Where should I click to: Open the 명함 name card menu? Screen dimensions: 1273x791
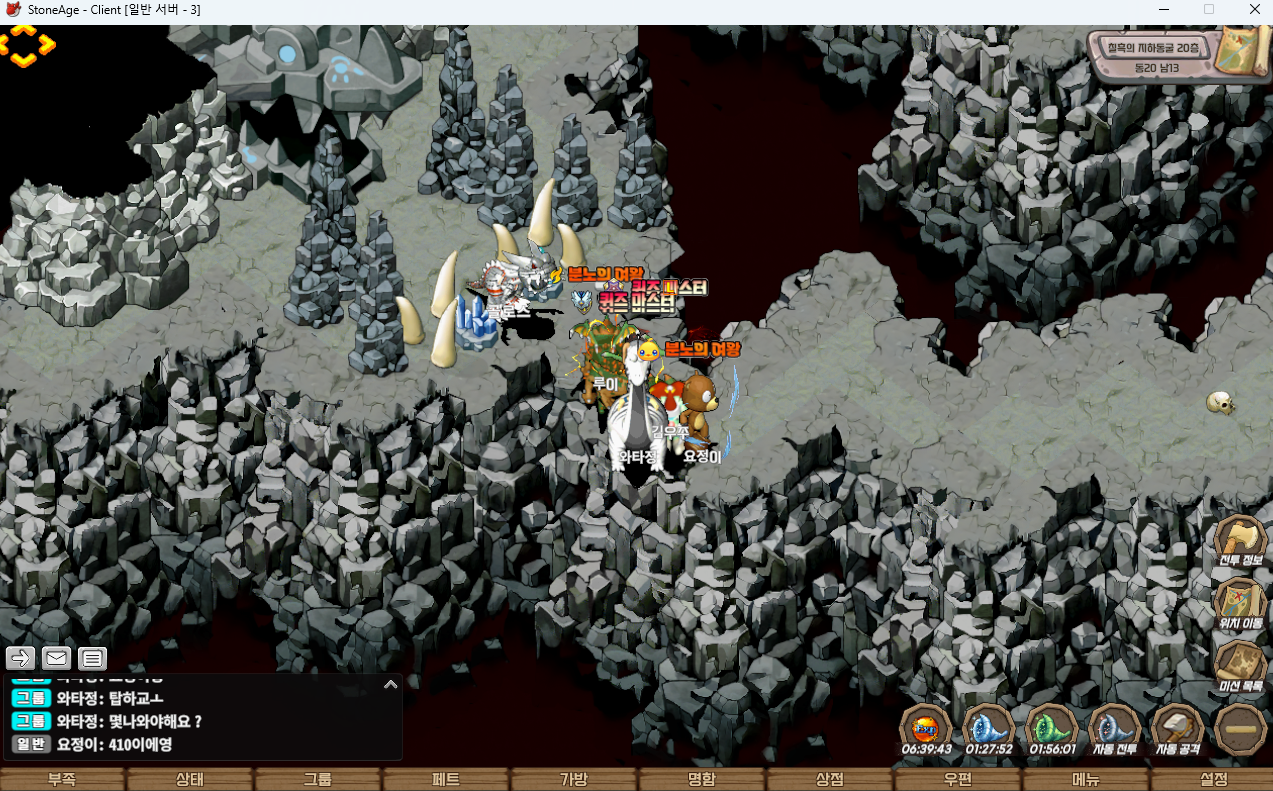(x=702, y=780)
